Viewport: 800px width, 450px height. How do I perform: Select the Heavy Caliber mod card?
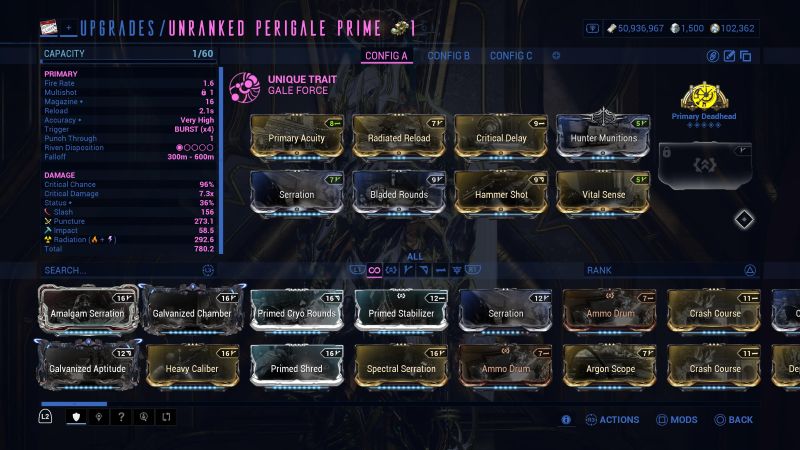[192, 367]
